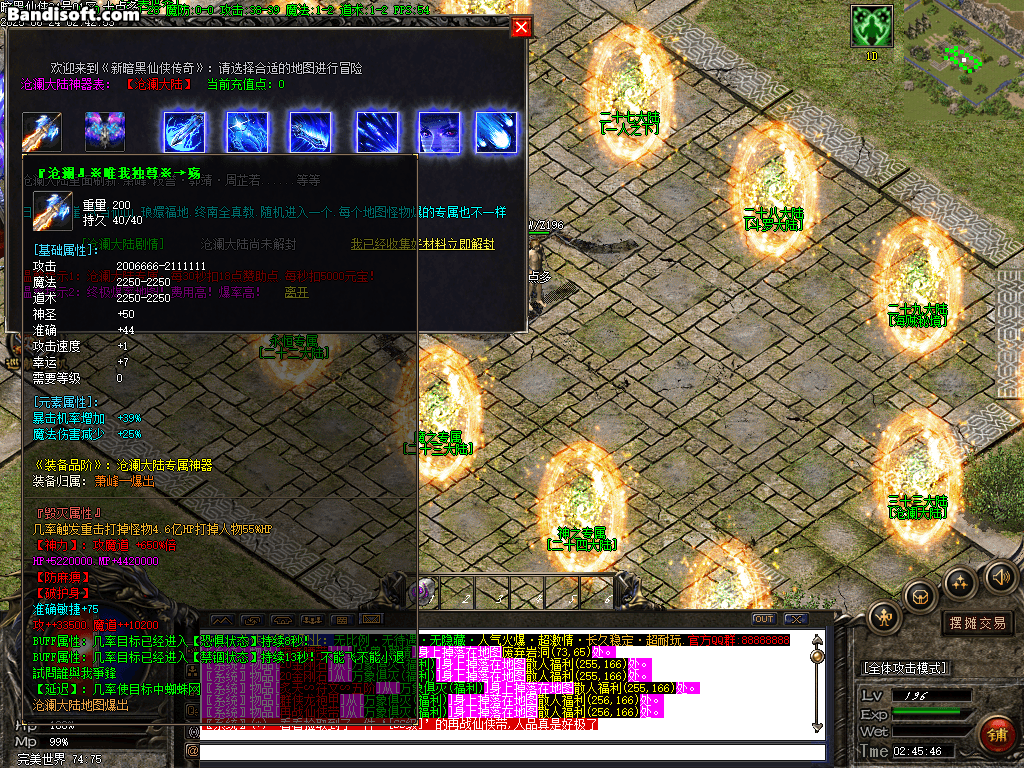This screenshot has height=768, width=1024.
Task: Open the sparkle skills round button
Action: click(x=960, y=582)
